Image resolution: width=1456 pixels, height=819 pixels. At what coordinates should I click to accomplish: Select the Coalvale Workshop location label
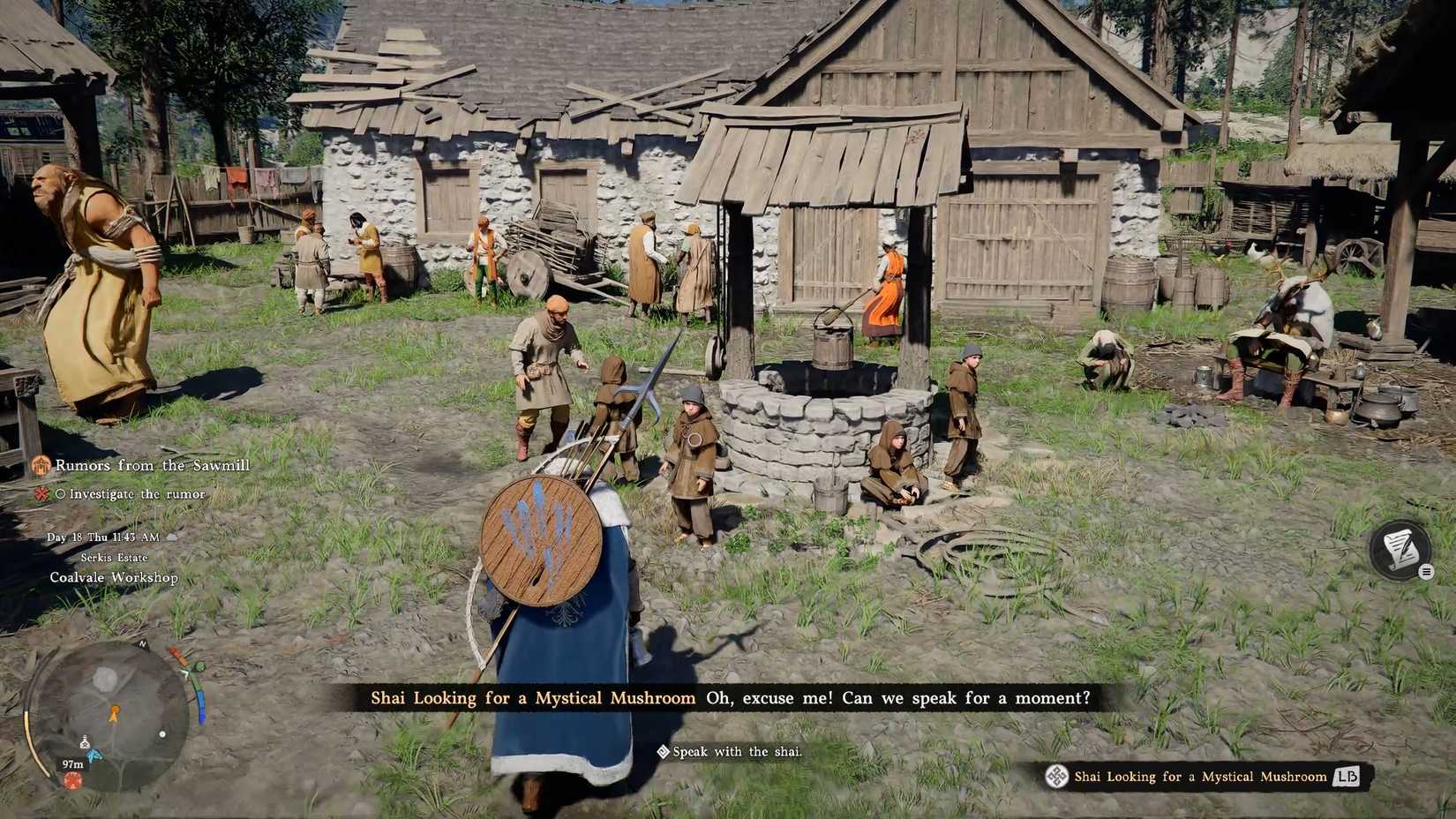(113, 577)
